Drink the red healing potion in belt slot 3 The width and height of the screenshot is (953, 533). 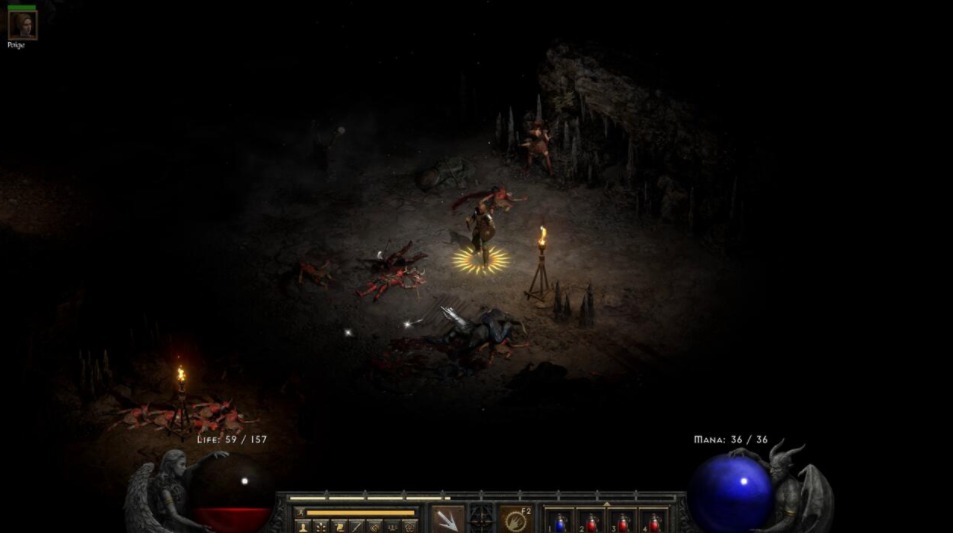(623, 521)
